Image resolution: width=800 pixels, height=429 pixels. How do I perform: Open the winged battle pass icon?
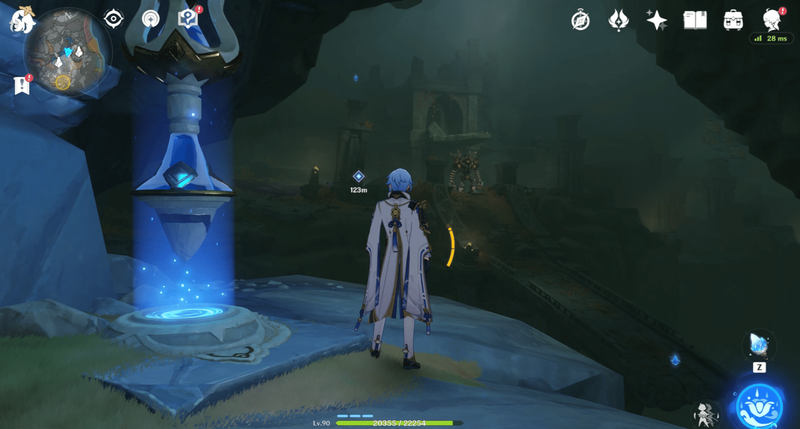(618, 20)
